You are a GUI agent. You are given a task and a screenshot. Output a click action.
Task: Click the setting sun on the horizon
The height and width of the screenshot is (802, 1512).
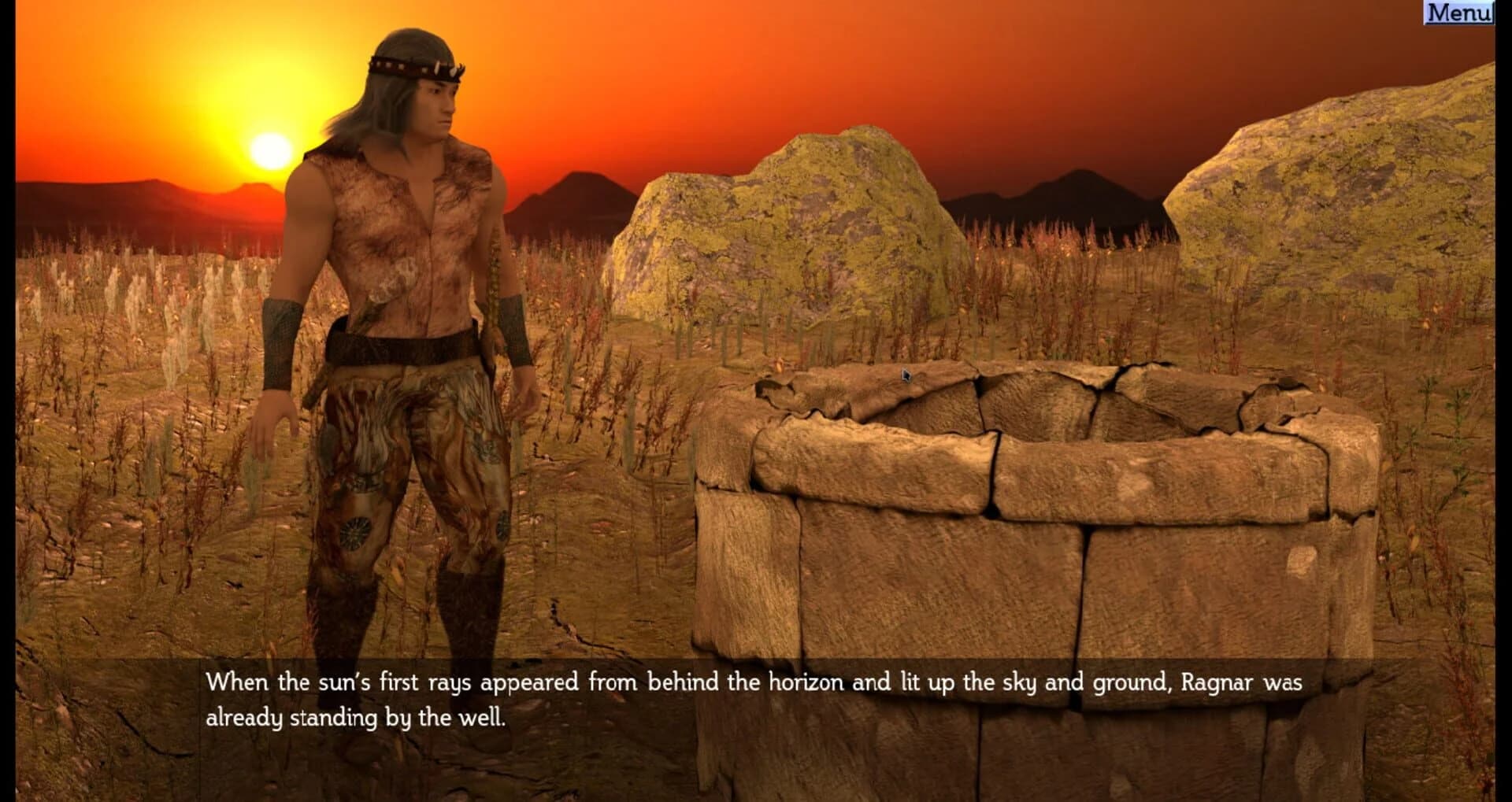(x=268, y=150)
